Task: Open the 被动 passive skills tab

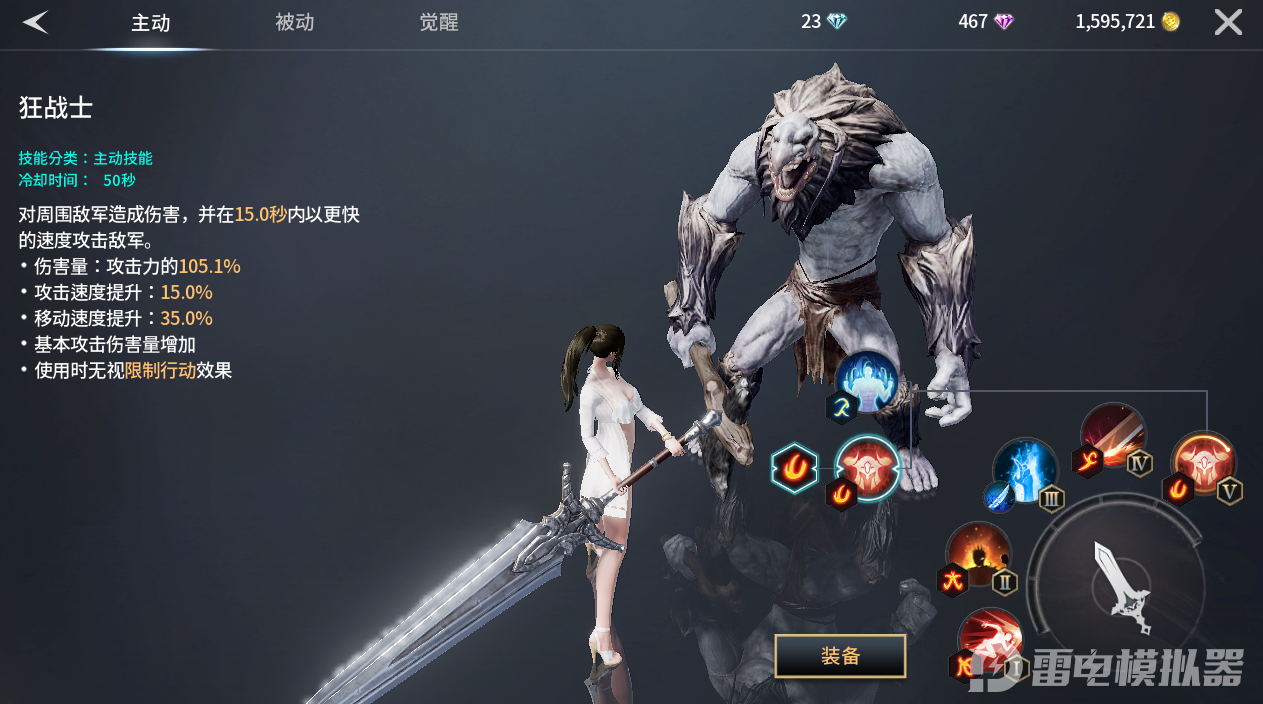Action: 295,23
